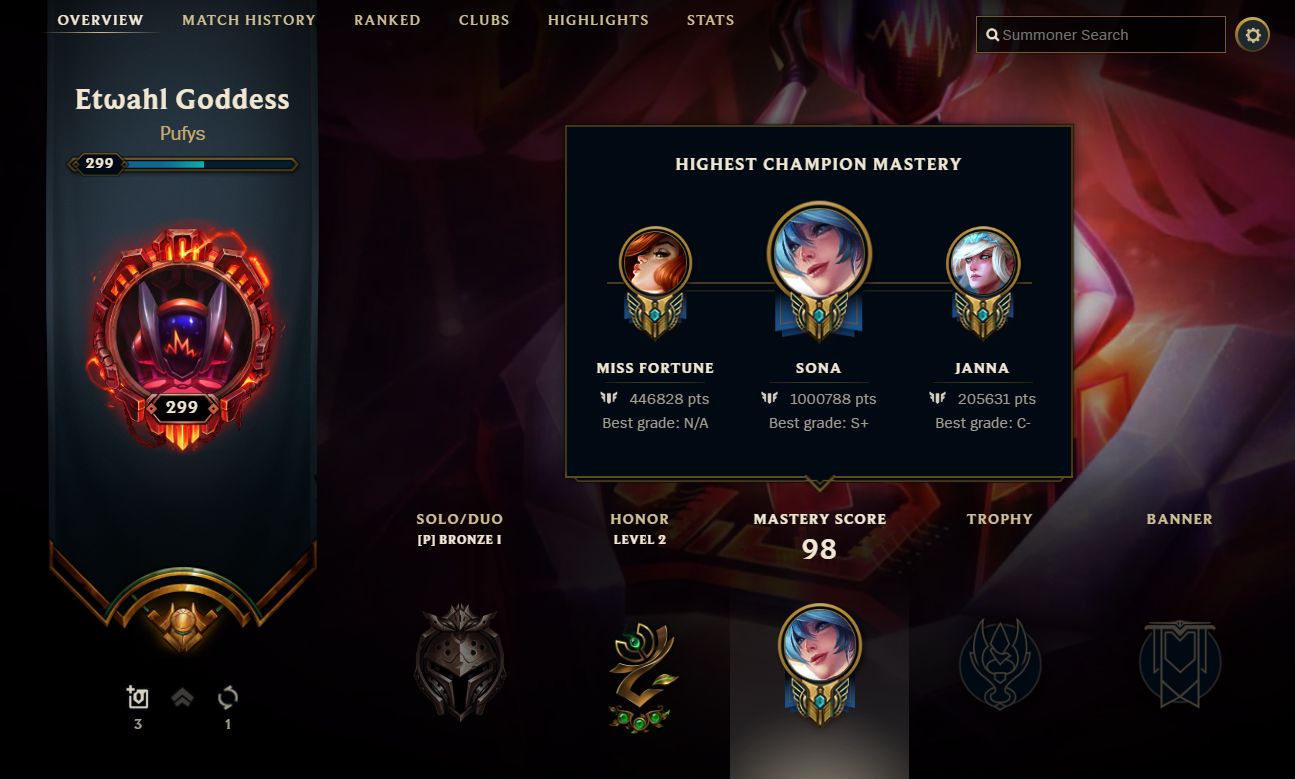Image resolution: width=1295 pixels, height=779 pixels.
Task: Open the Clubs tab
Action: coord(484,19)
